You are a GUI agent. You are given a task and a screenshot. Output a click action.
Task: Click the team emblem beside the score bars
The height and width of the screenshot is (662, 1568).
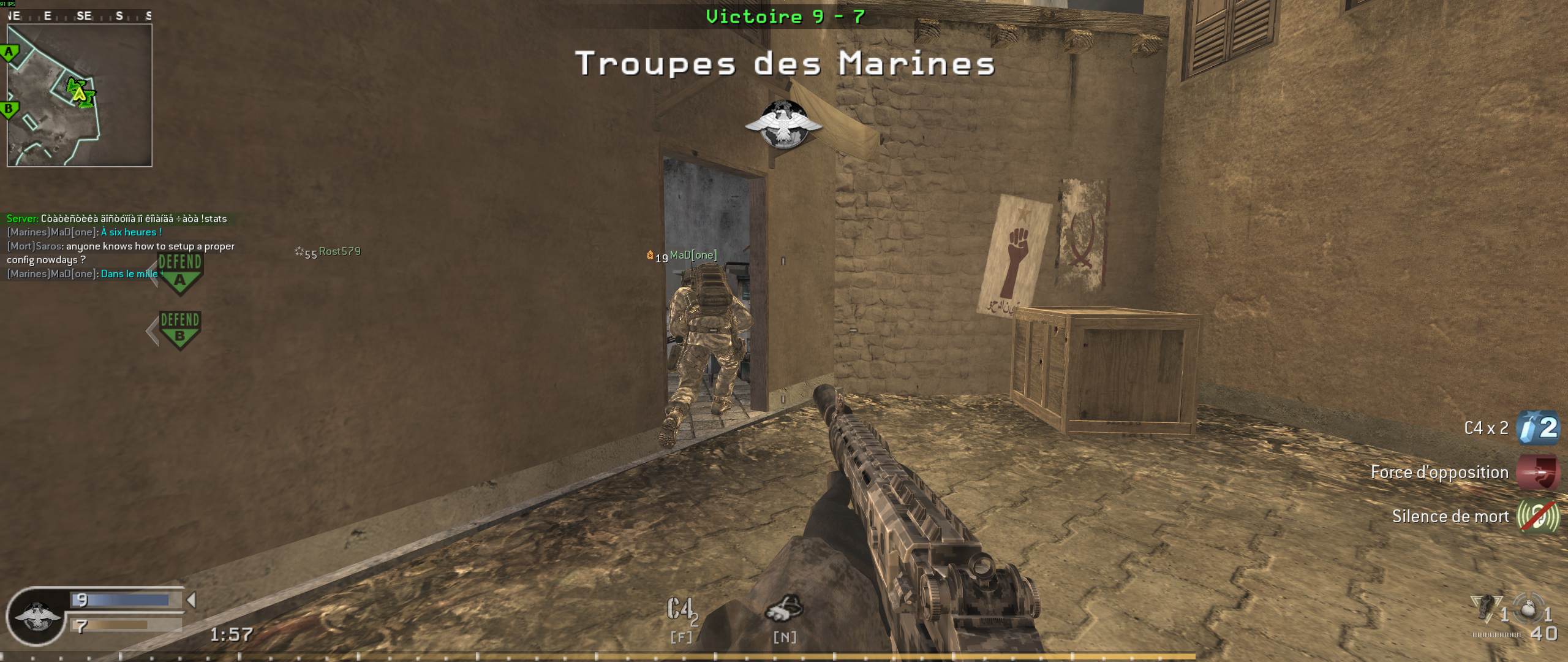coord(38,620)
